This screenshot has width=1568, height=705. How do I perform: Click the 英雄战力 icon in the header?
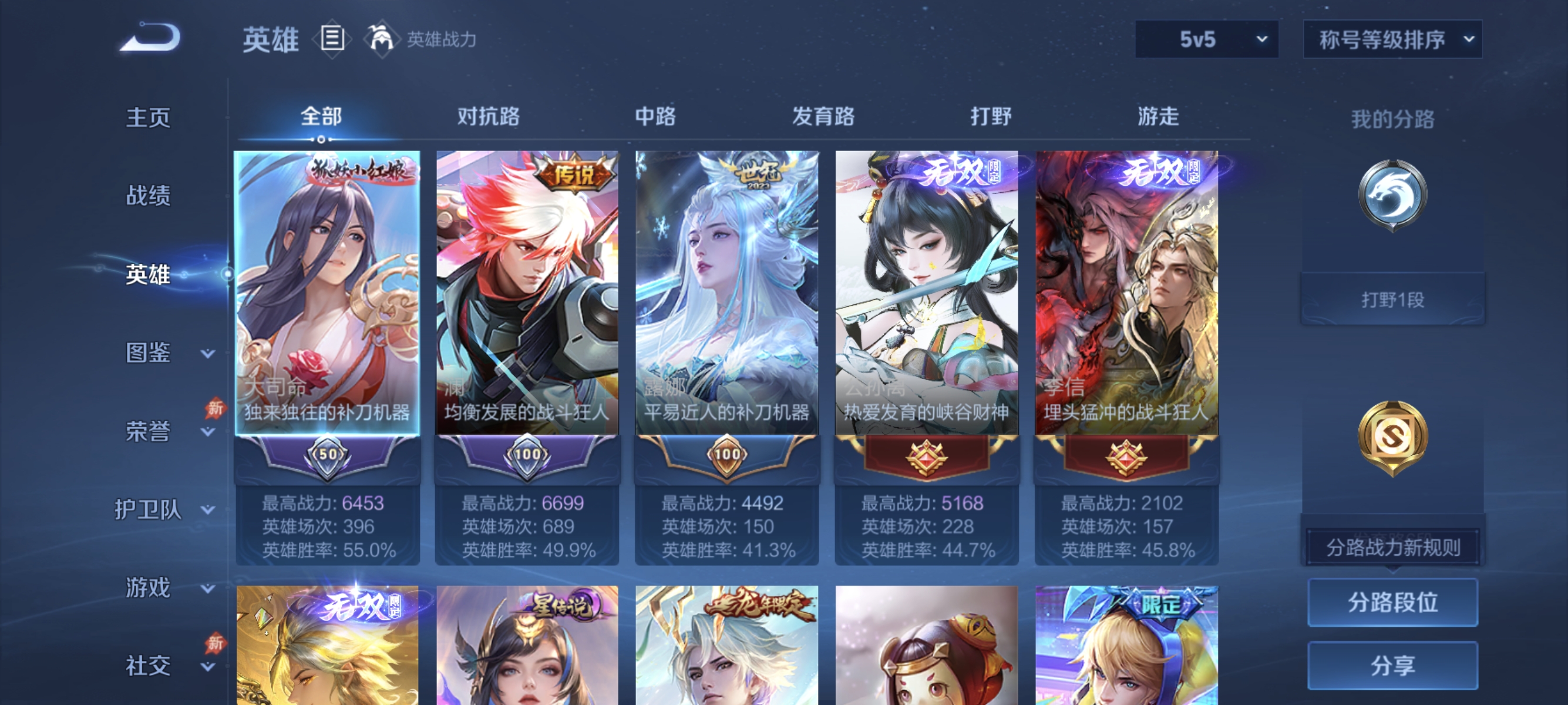click(381, 38)
